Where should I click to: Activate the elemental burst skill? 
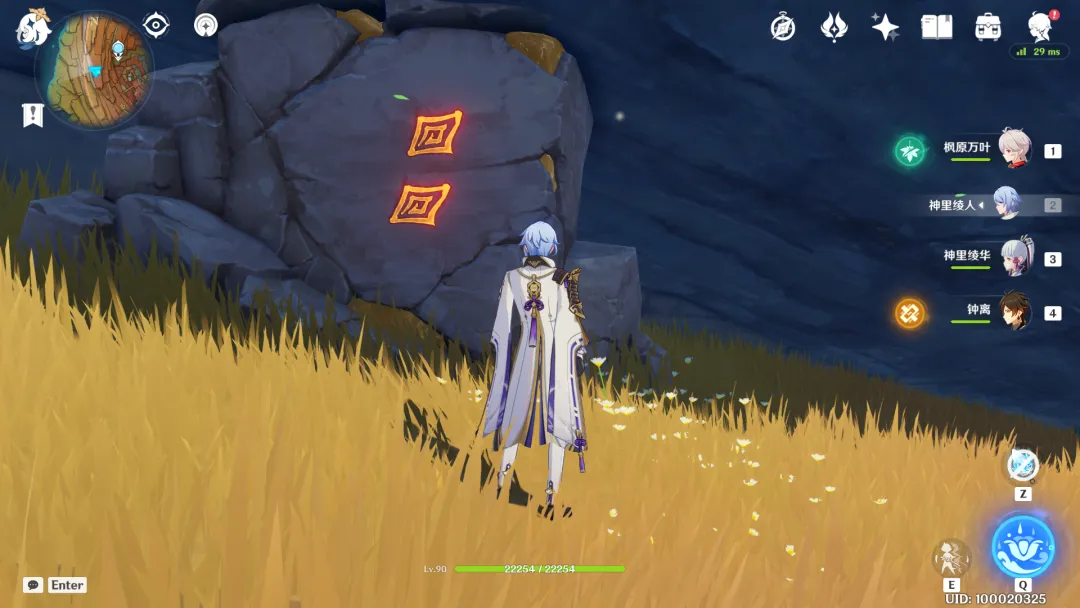1022,547
